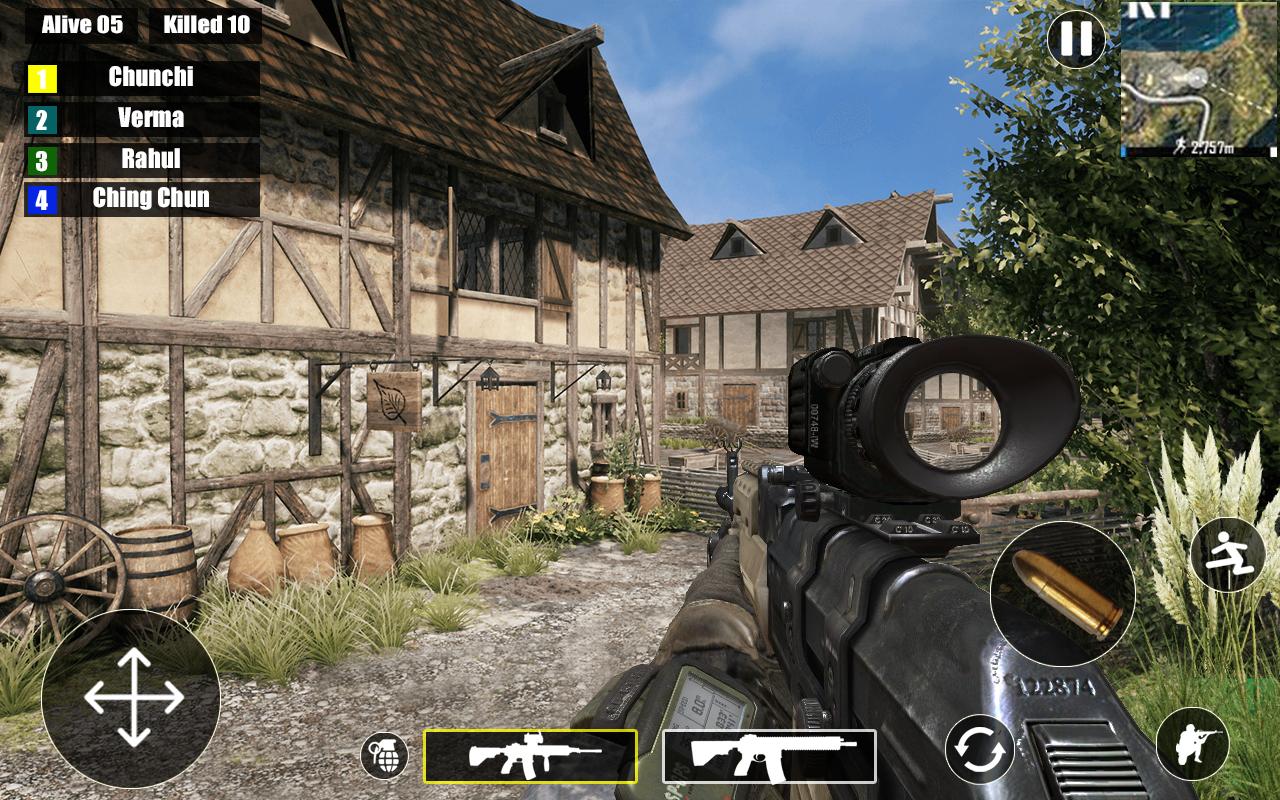Switch to the second assault rifle slot
The image size is (1280, 800).
tap(769, 756)
